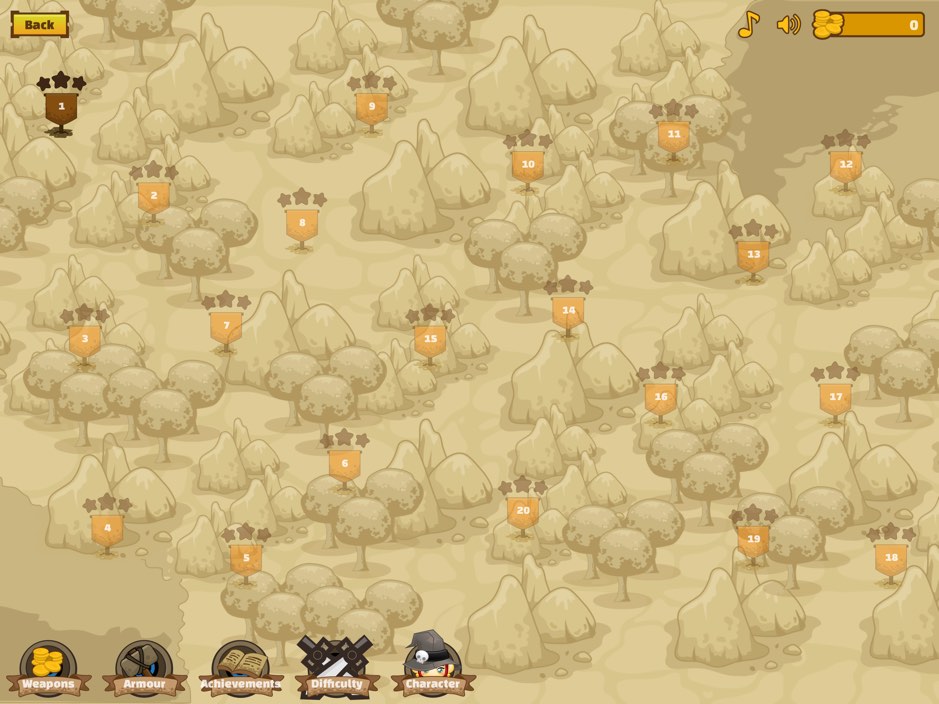Click the Back button
939x704 pixels.
click(x=40, y=24)
